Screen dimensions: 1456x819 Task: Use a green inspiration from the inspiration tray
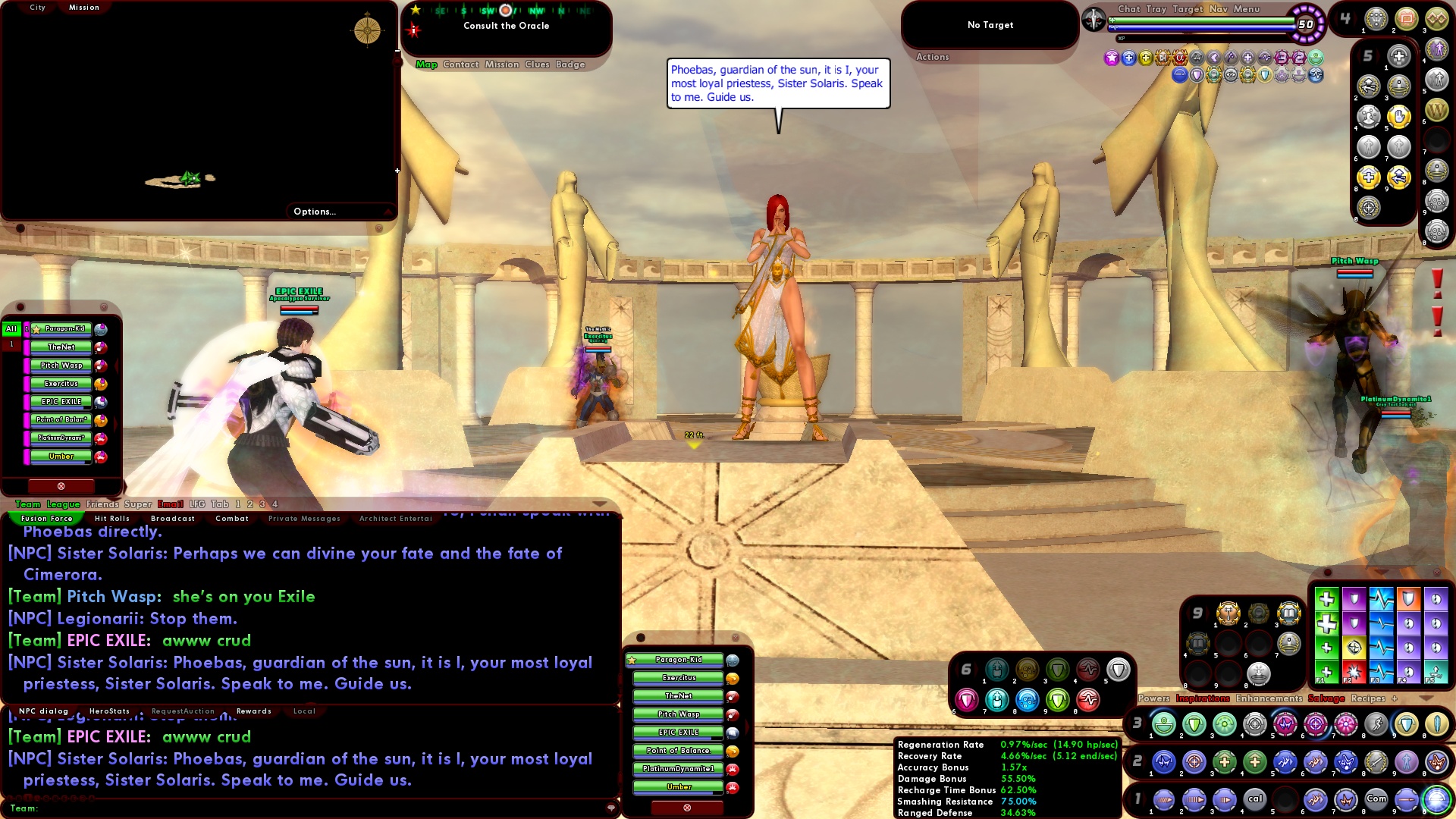point(1326,599)
